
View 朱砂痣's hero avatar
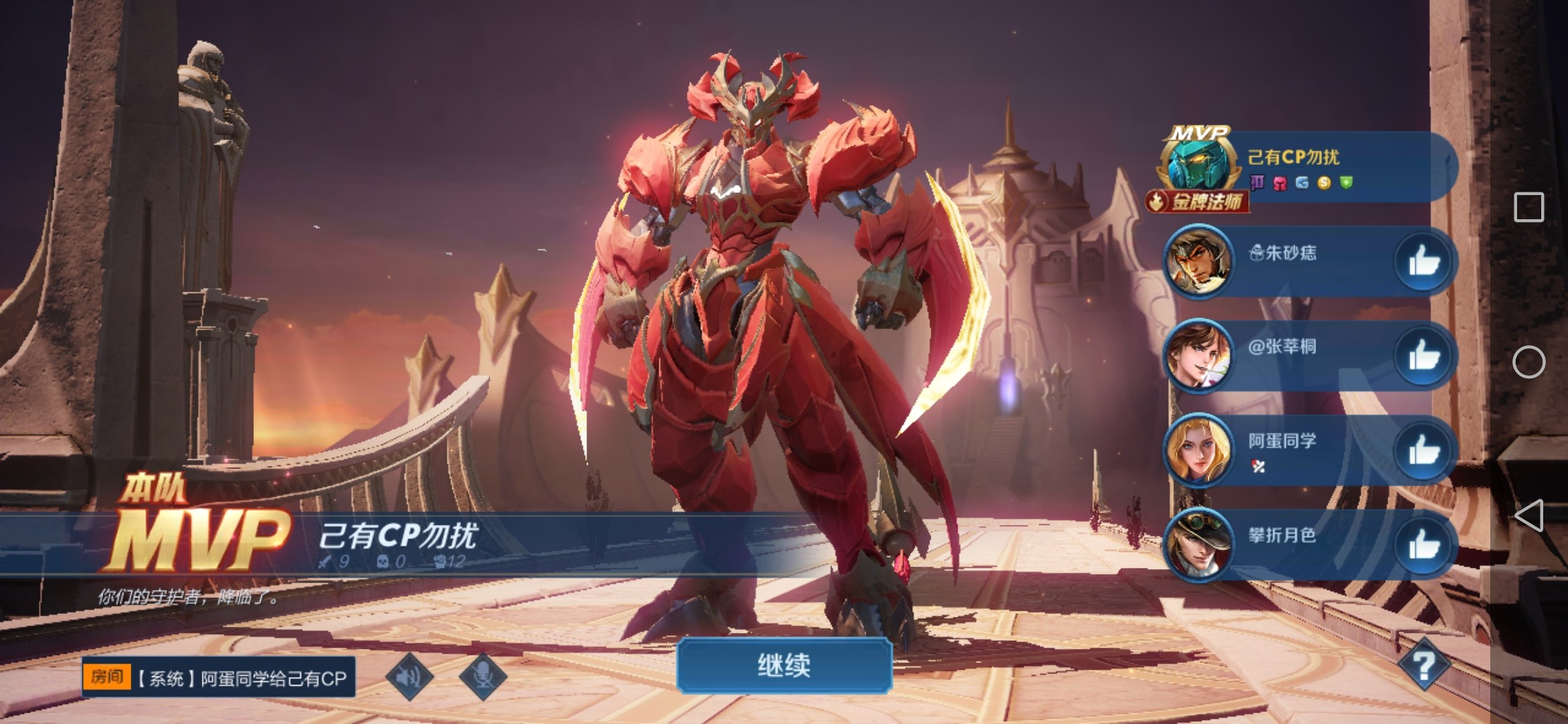click(x=1198, y=261)
